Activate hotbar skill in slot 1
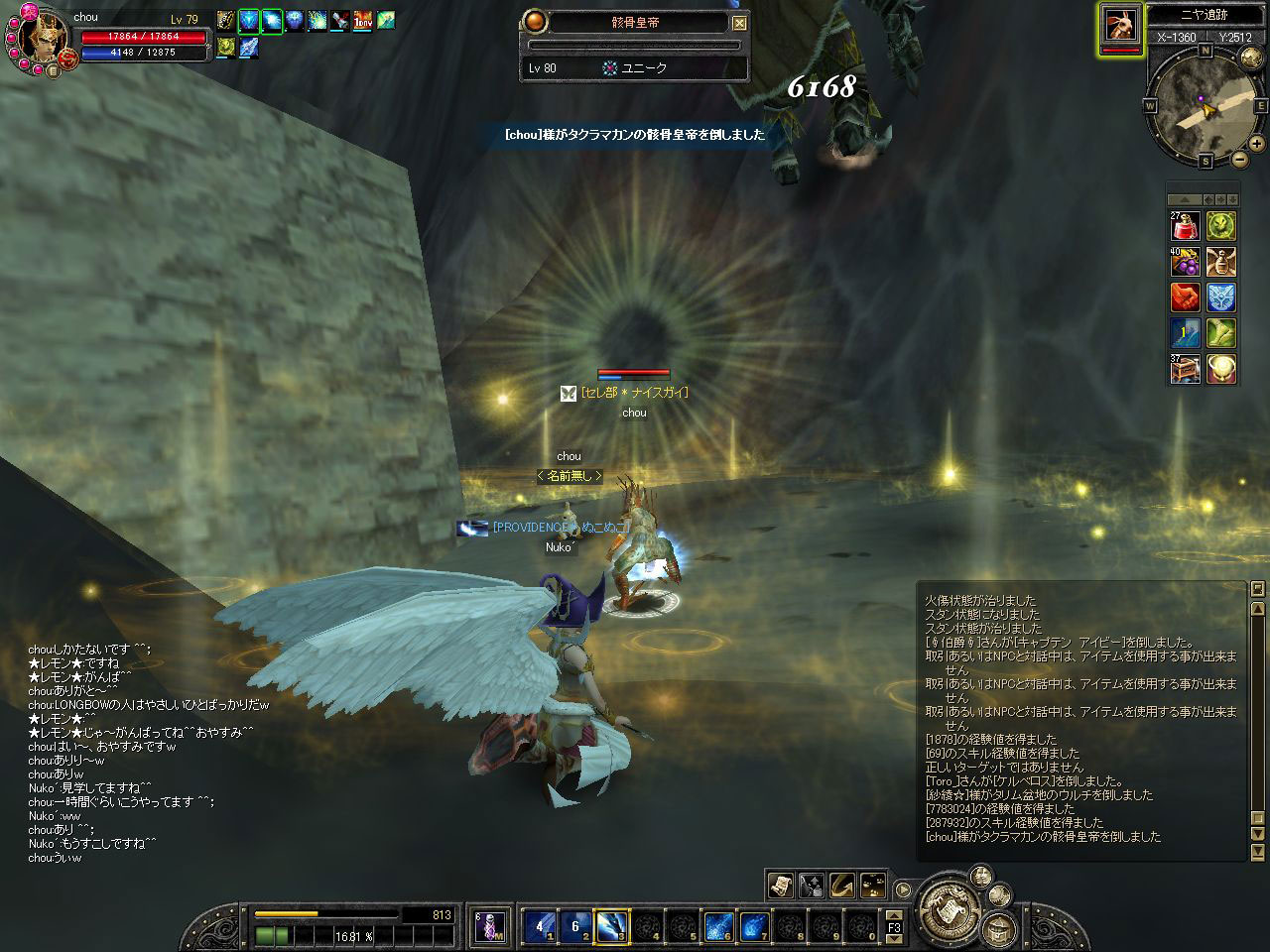This screenshot has height=952, width=1270. tap(539, 927)
